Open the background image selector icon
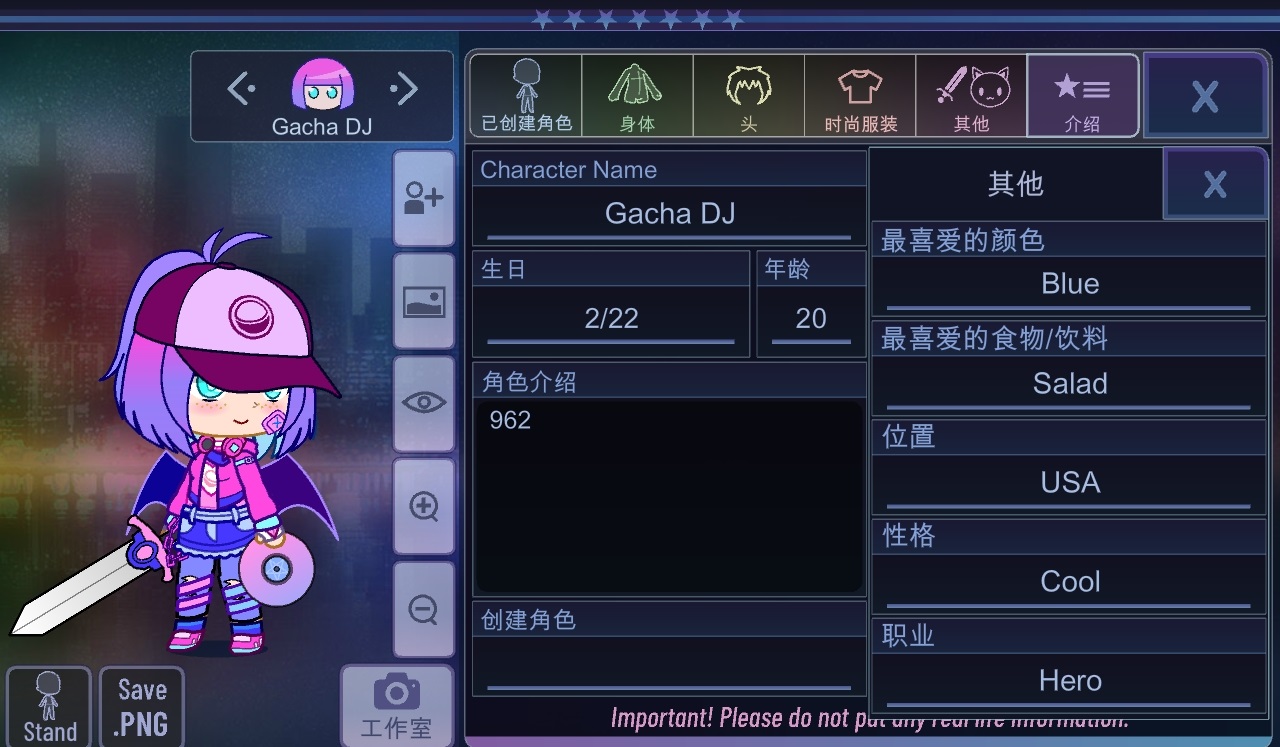This screenshot has height=747, width=1280. [423, 301]
